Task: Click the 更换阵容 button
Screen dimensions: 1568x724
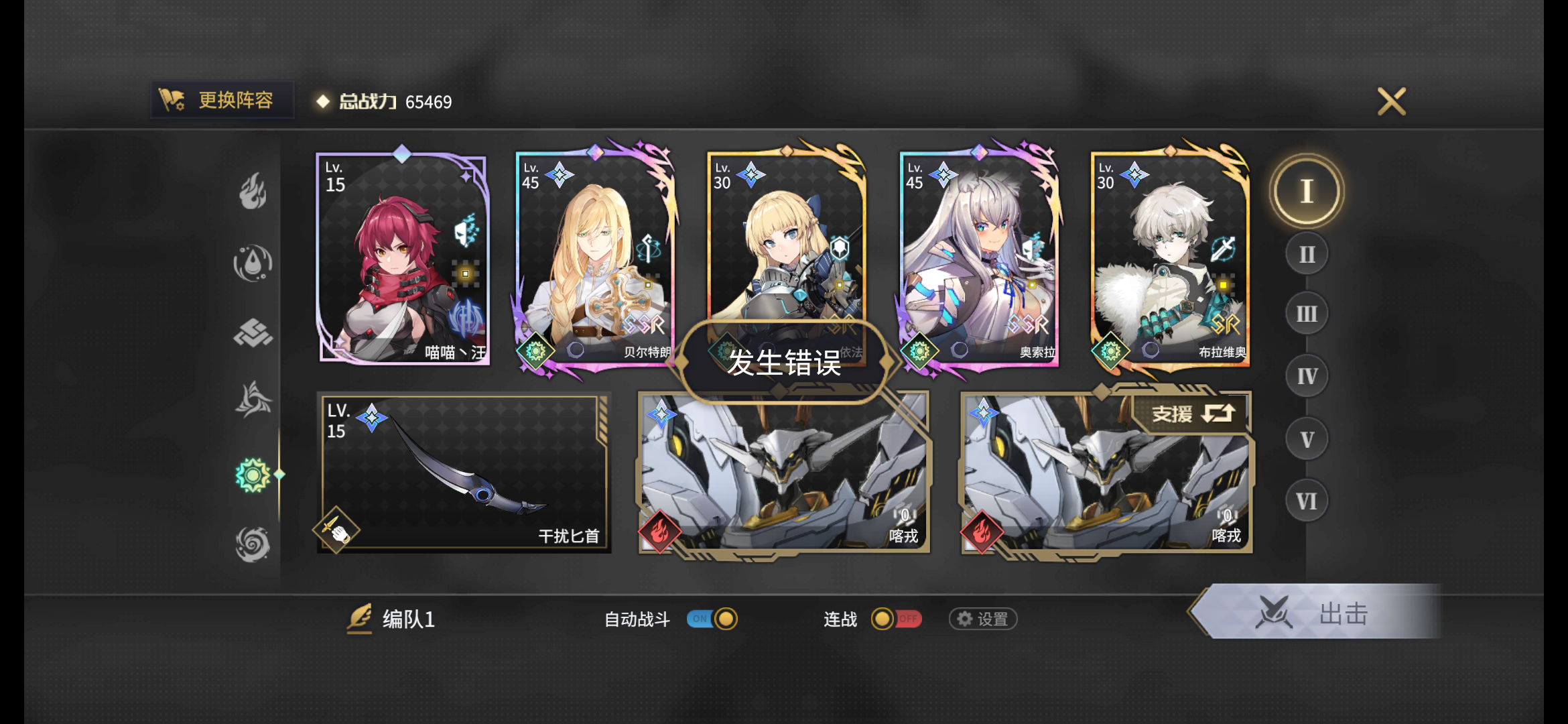Action: [x=222, y=100]
